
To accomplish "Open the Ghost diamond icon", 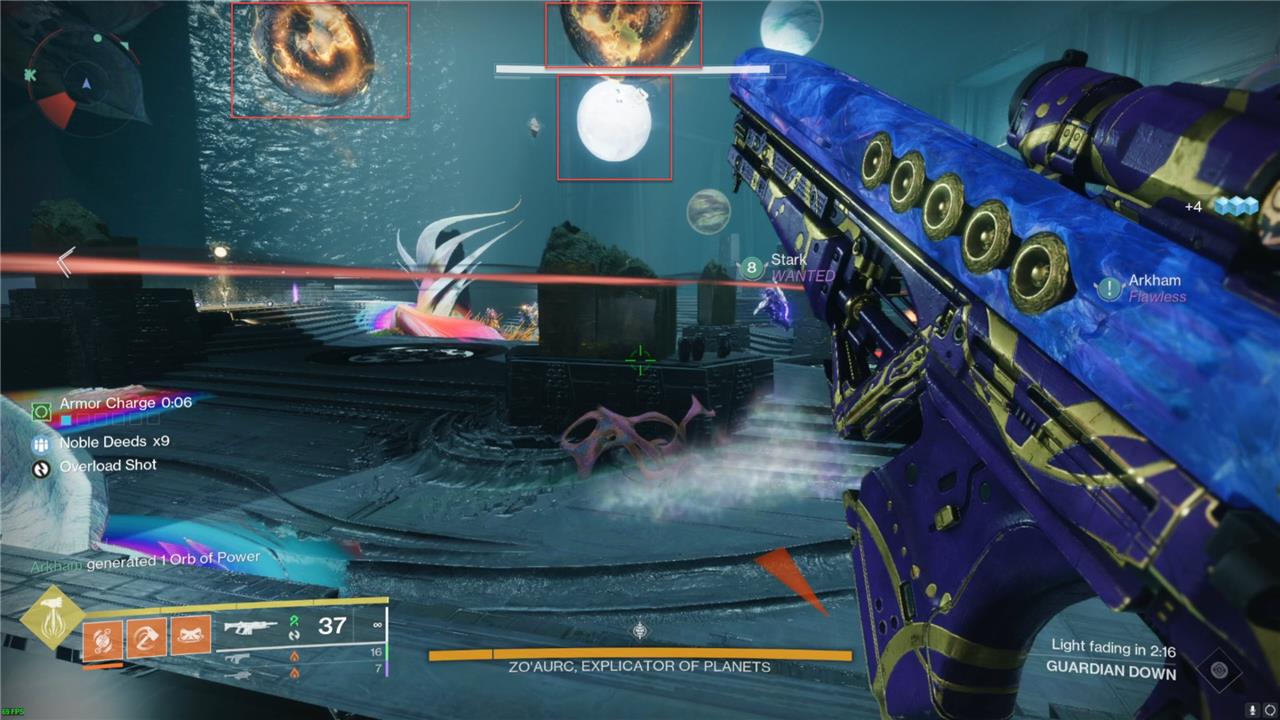I will 1218,669.
